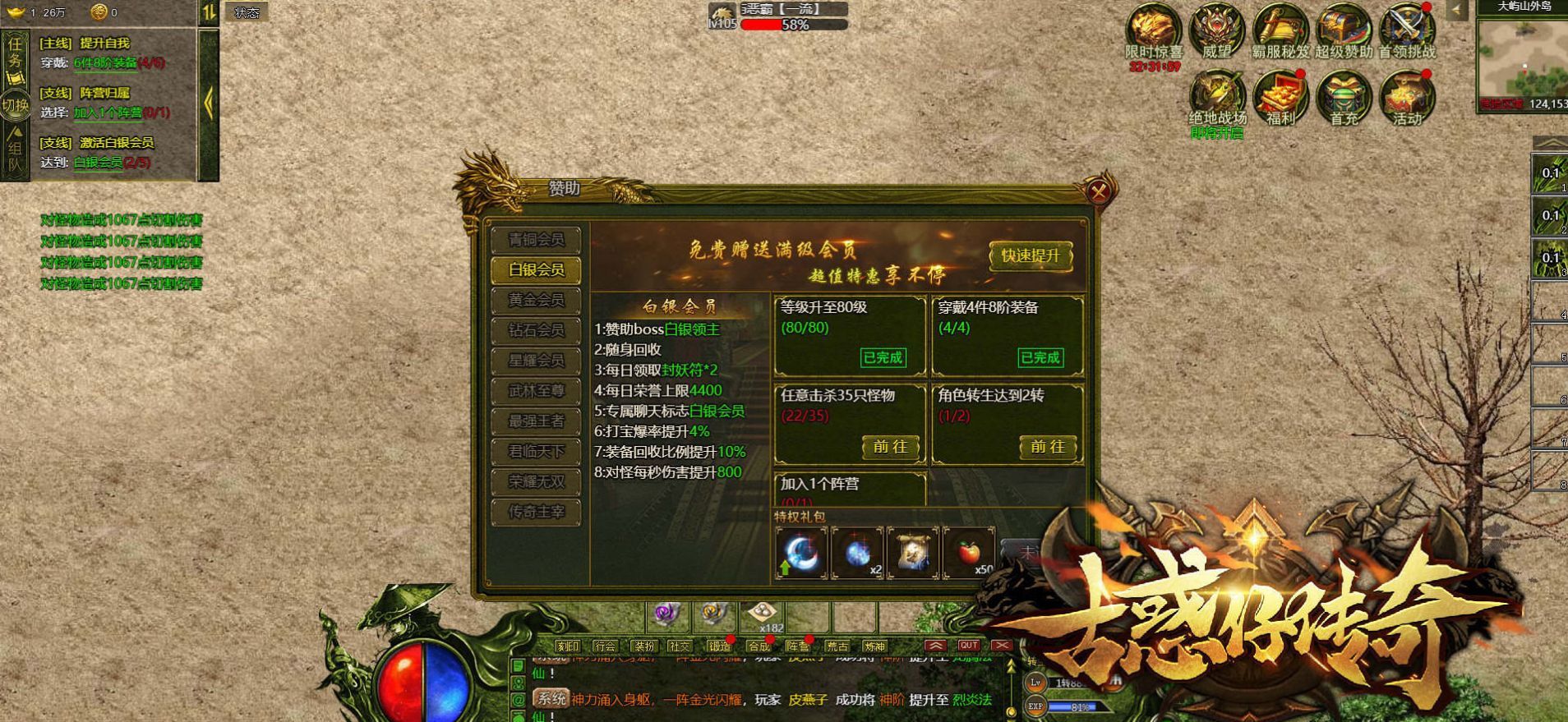Image resolution: width=1568 pixels, height=722 pixels.
Task: Open the 威望 prestige icon
Action: tap(1216, 31)
